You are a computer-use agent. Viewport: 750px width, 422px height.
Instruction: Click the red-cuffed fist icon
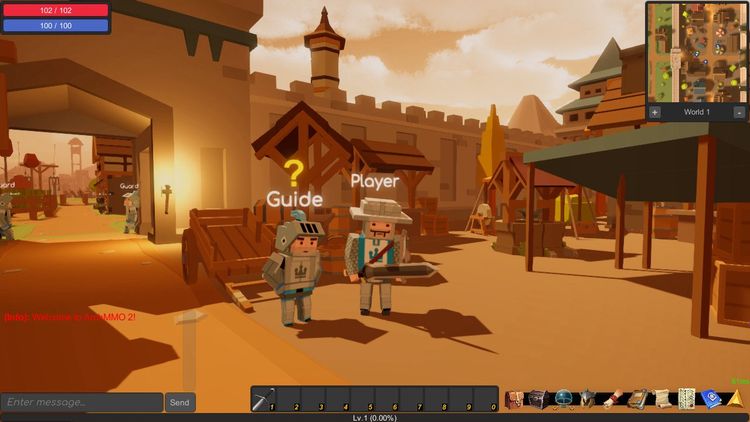pos(613,399)
